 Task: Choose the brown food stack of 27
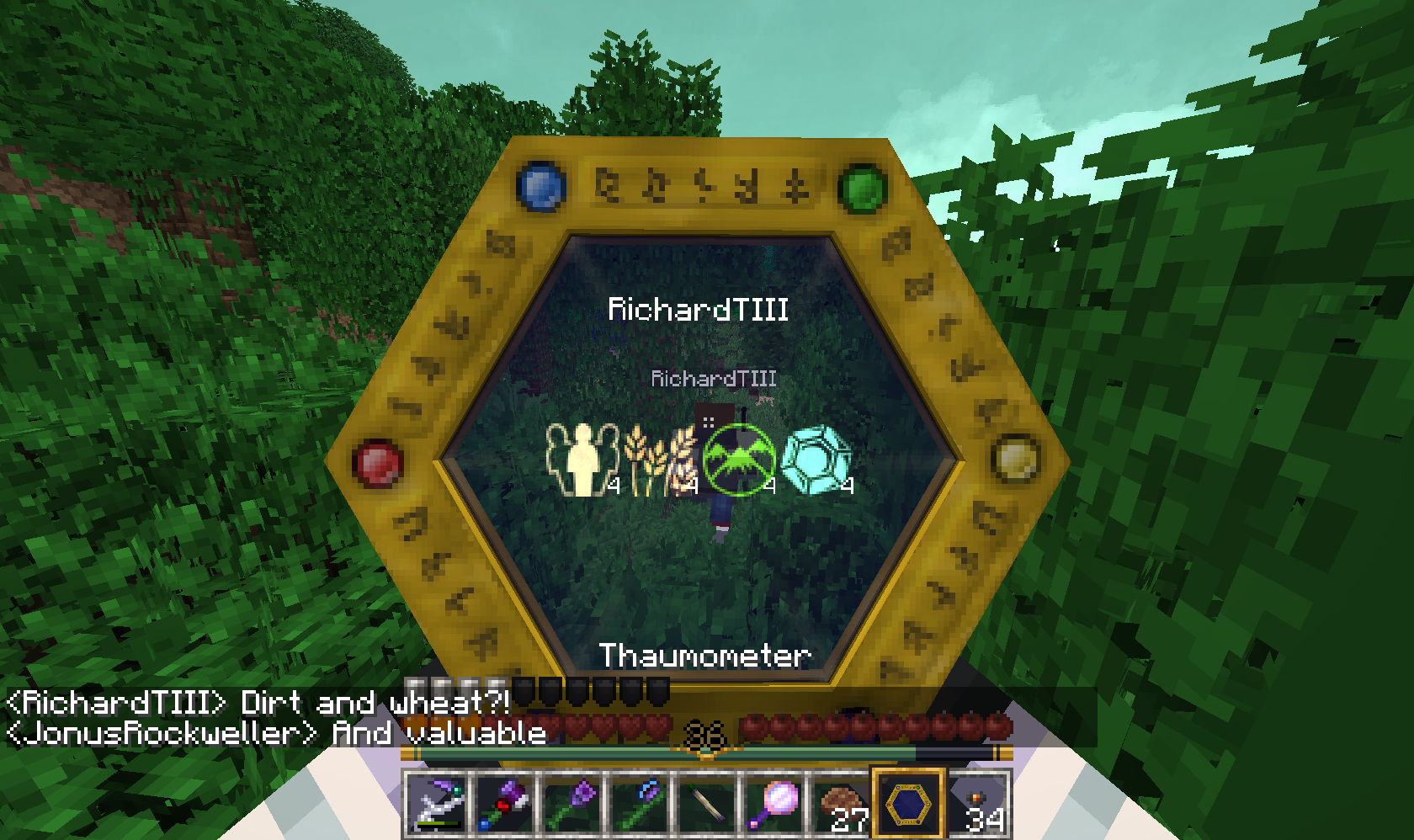(842, 805)
